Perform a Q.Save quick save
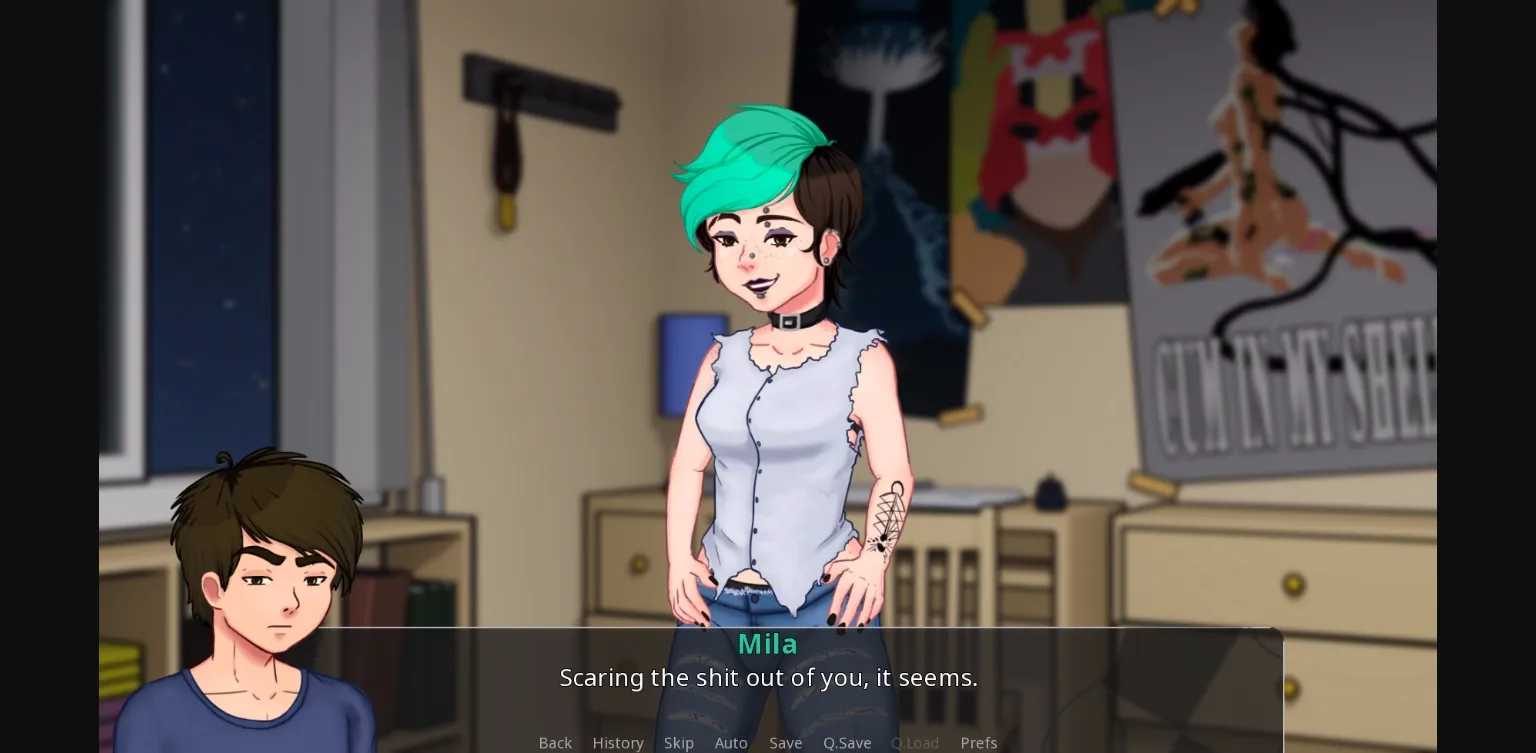The image size is (1536, 753). coord(847,743)
